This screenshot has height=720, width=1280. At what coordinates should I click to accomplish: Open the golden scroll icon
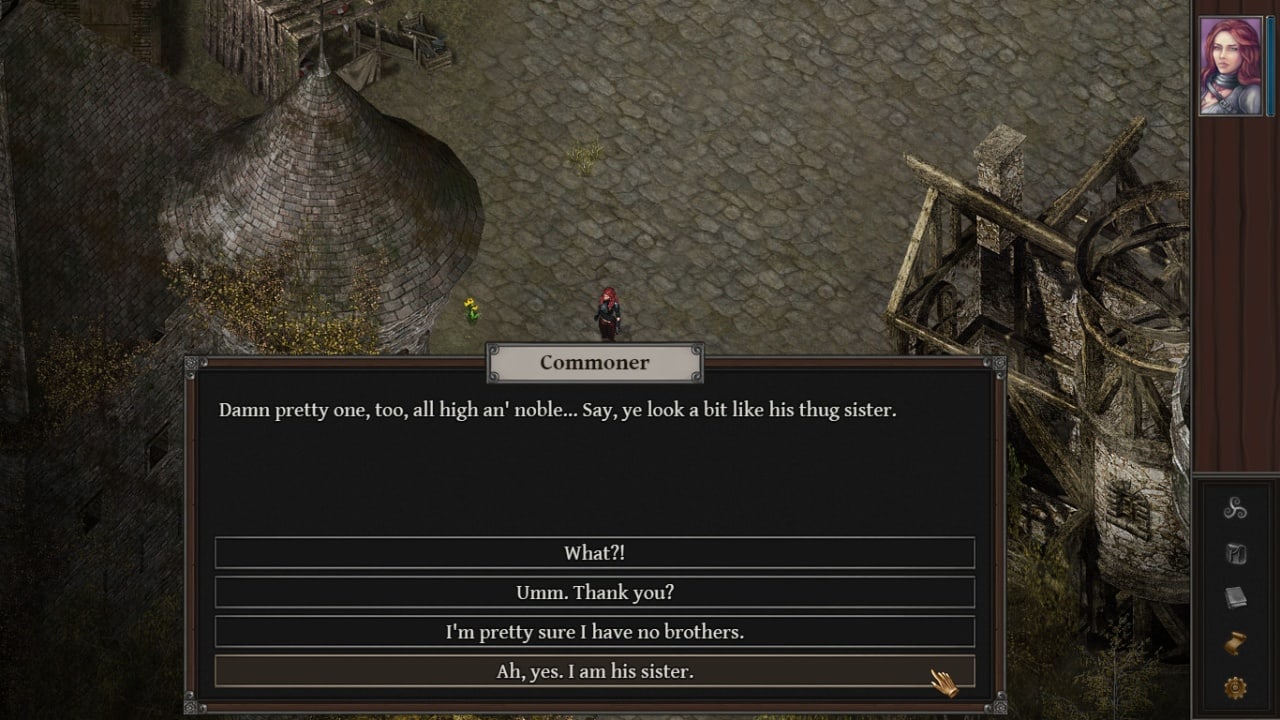(x=1235, y=643)
